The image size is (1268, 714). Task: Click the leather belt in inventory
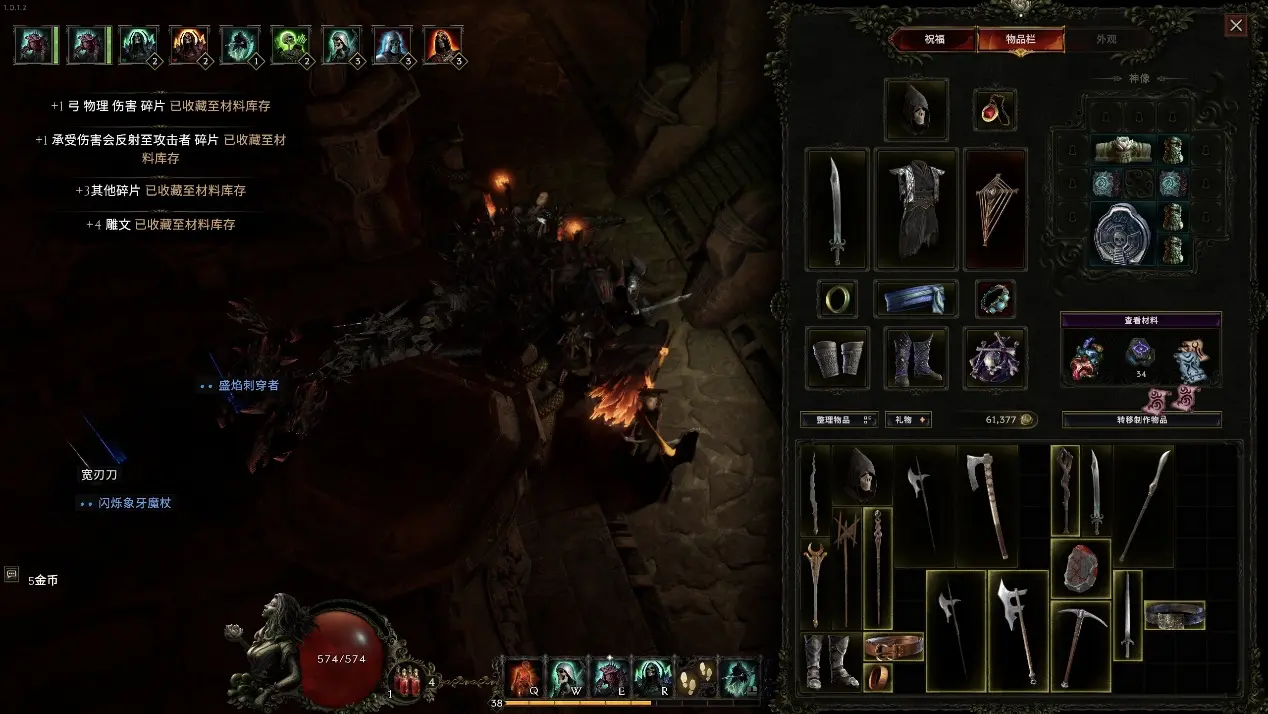pyautogui.click(x=893, y=646)
